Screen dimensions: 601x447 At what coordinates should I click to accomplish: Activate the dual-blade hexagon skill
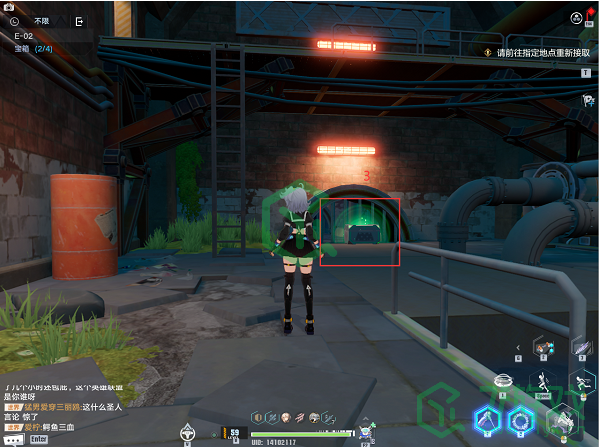coord(487,419)
